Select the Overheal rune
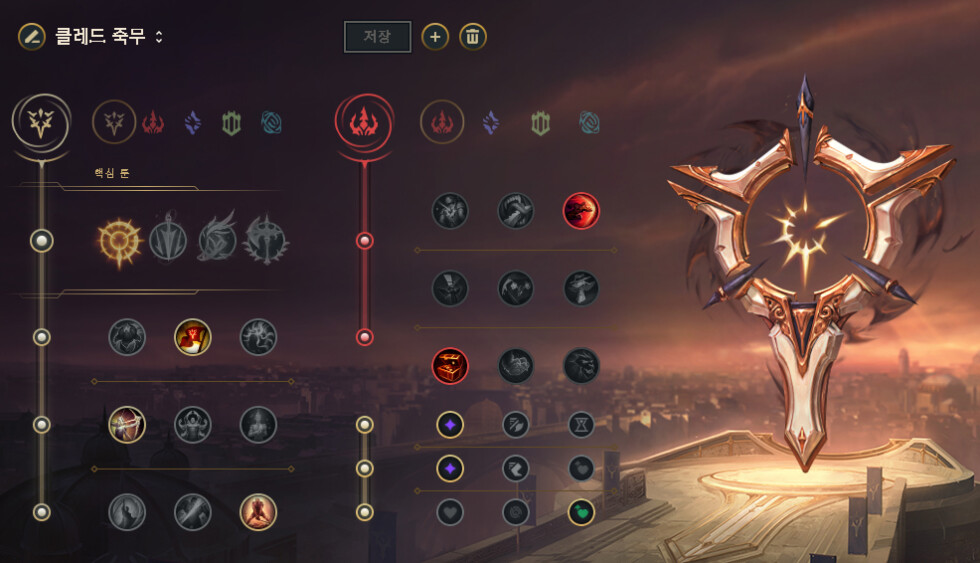980x563 pixels. click(x=127, y=337)
